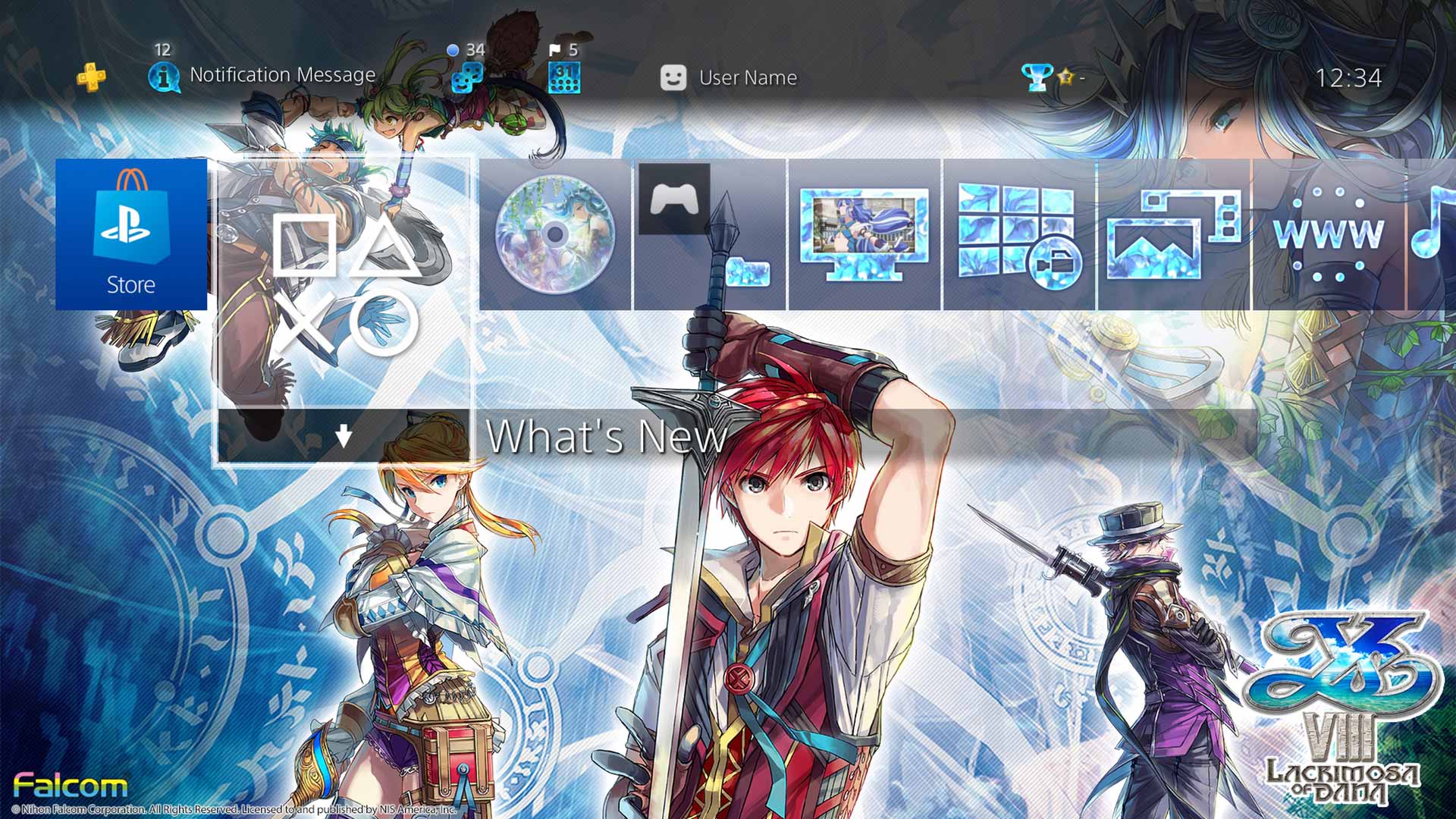This screenshot has width=1456, height=819.
Task: Click the Notification Message text
Action: (x=282, y=75)
